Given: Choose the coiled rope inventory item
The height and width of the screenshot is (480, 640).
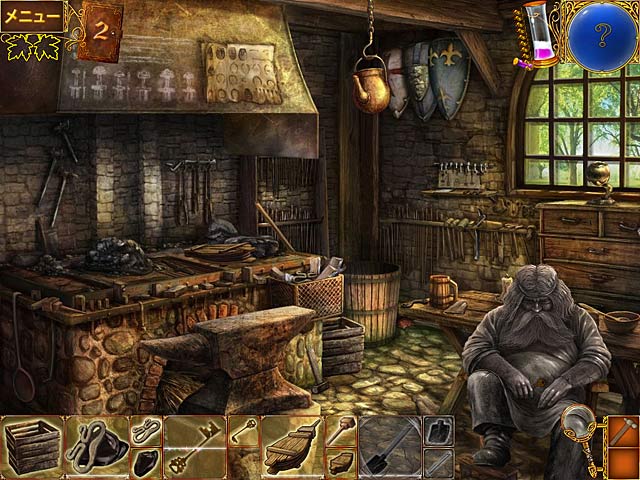Looking at the screenshot, I should tap(146, 430).
